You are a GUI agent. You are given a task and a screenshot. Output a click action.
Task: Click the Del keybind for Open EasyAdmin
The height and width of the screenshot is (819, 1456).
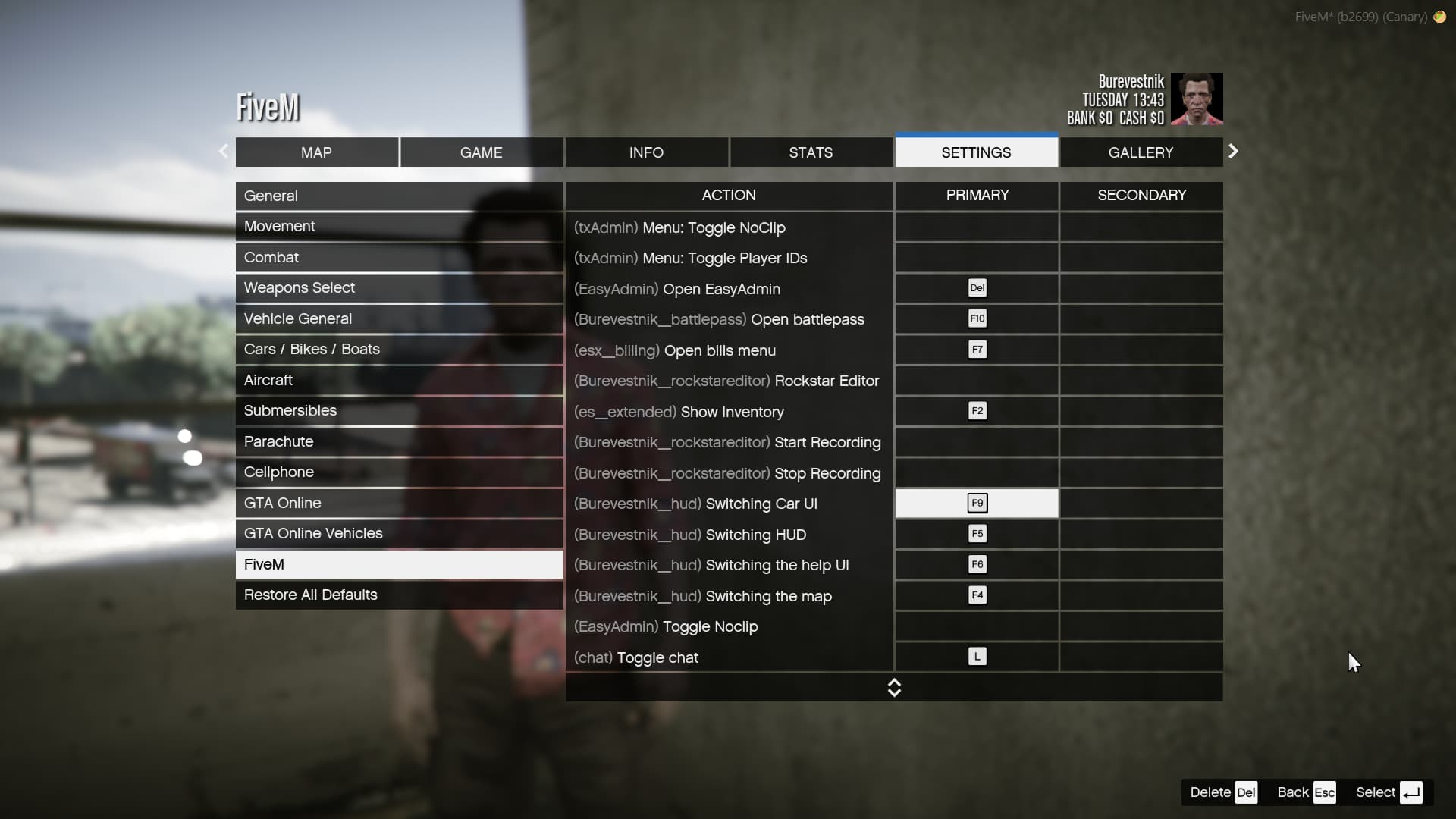(x=977, y=288)
